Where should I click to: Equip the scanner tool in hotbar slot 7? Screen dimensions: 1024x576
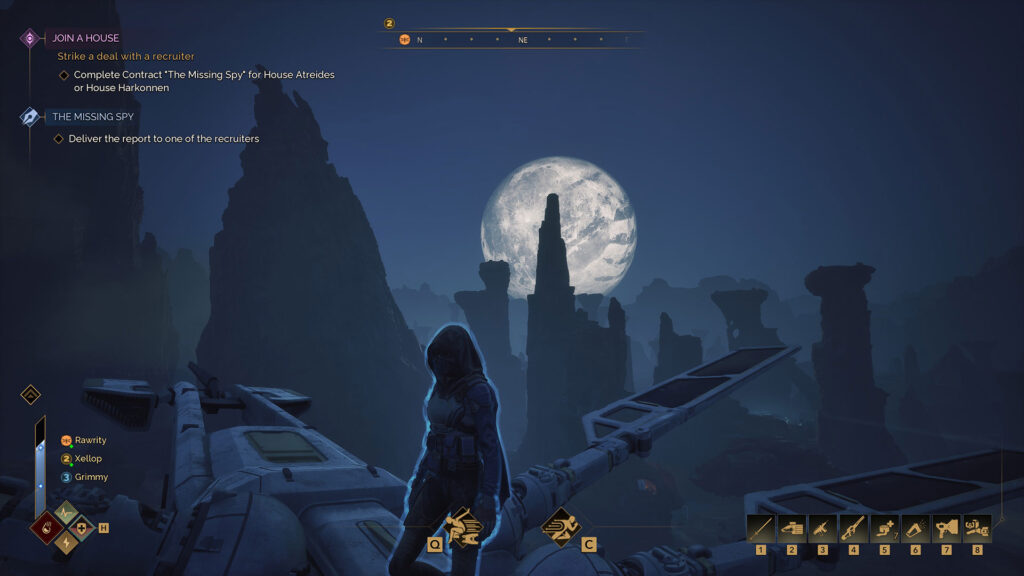click(x=947, y=527)
